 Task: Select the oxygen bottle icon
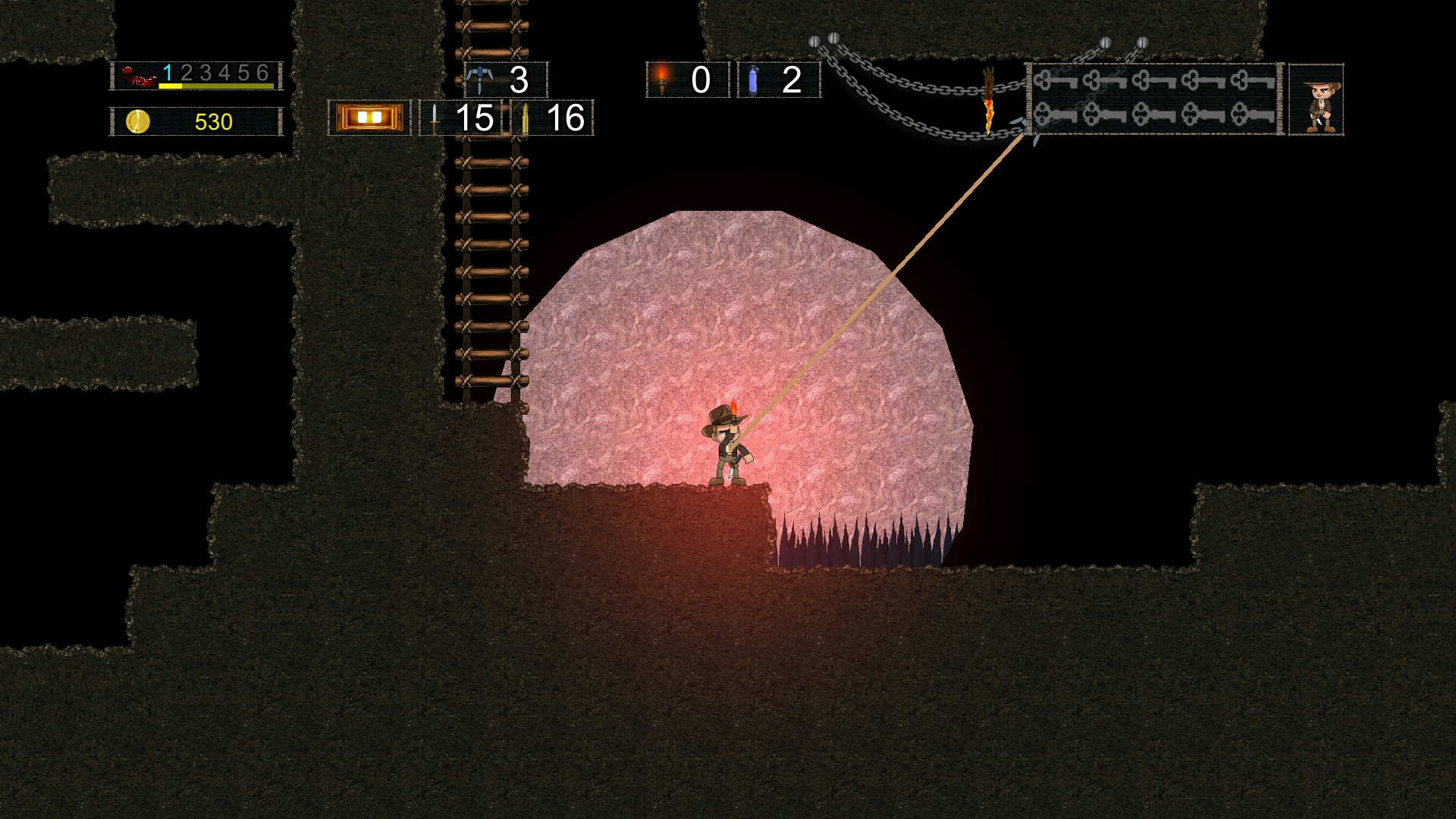[753, 78]
